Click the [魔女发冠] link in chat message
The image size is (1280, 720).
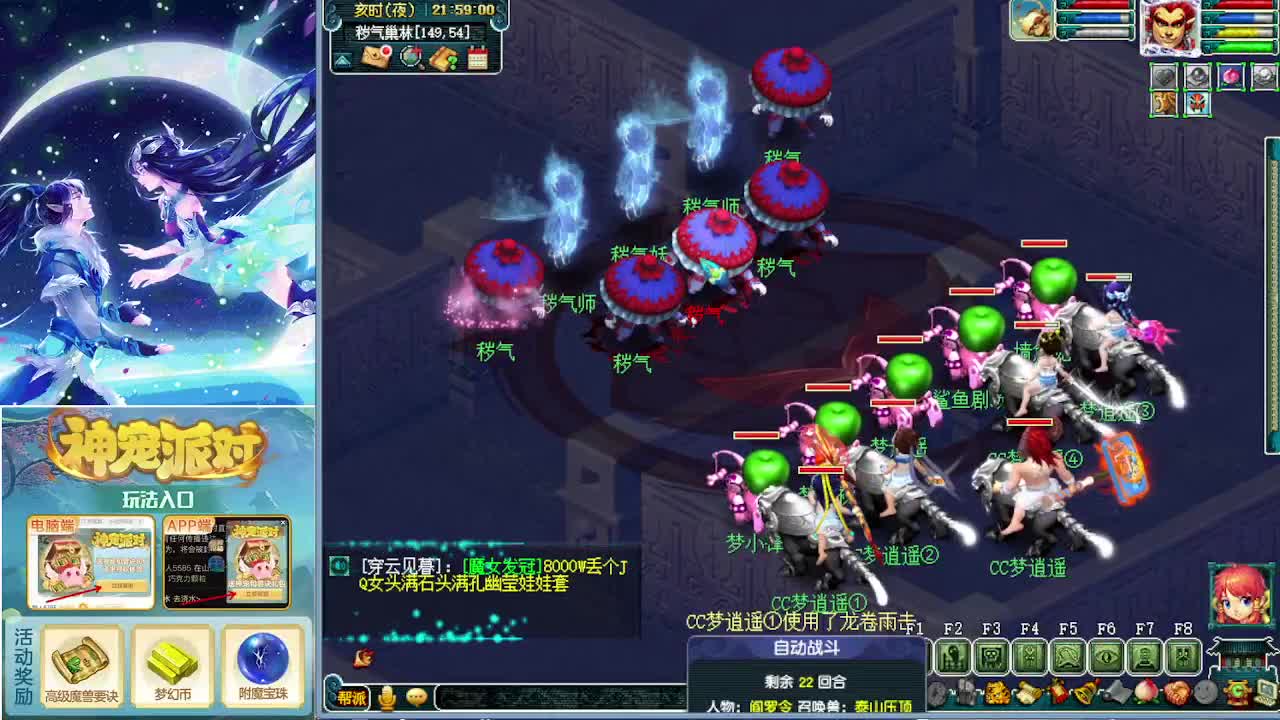tap(502, 566)
